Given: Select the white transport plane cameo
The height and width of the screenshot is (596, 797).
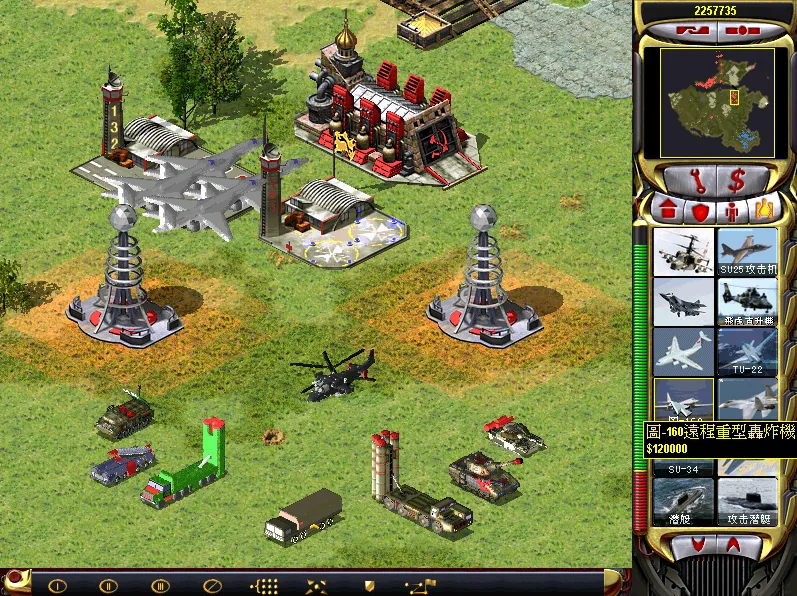Looking at the screenshot, I should tap(683, 351).
